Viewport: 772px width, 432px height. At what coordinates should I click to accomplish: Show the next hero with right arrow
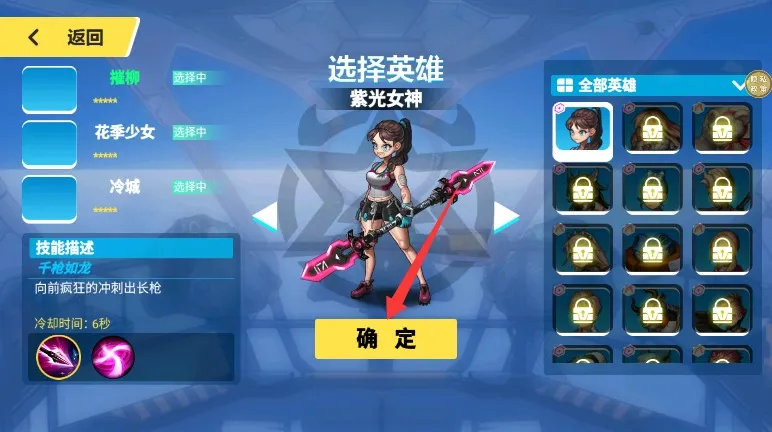click(507, 216)
